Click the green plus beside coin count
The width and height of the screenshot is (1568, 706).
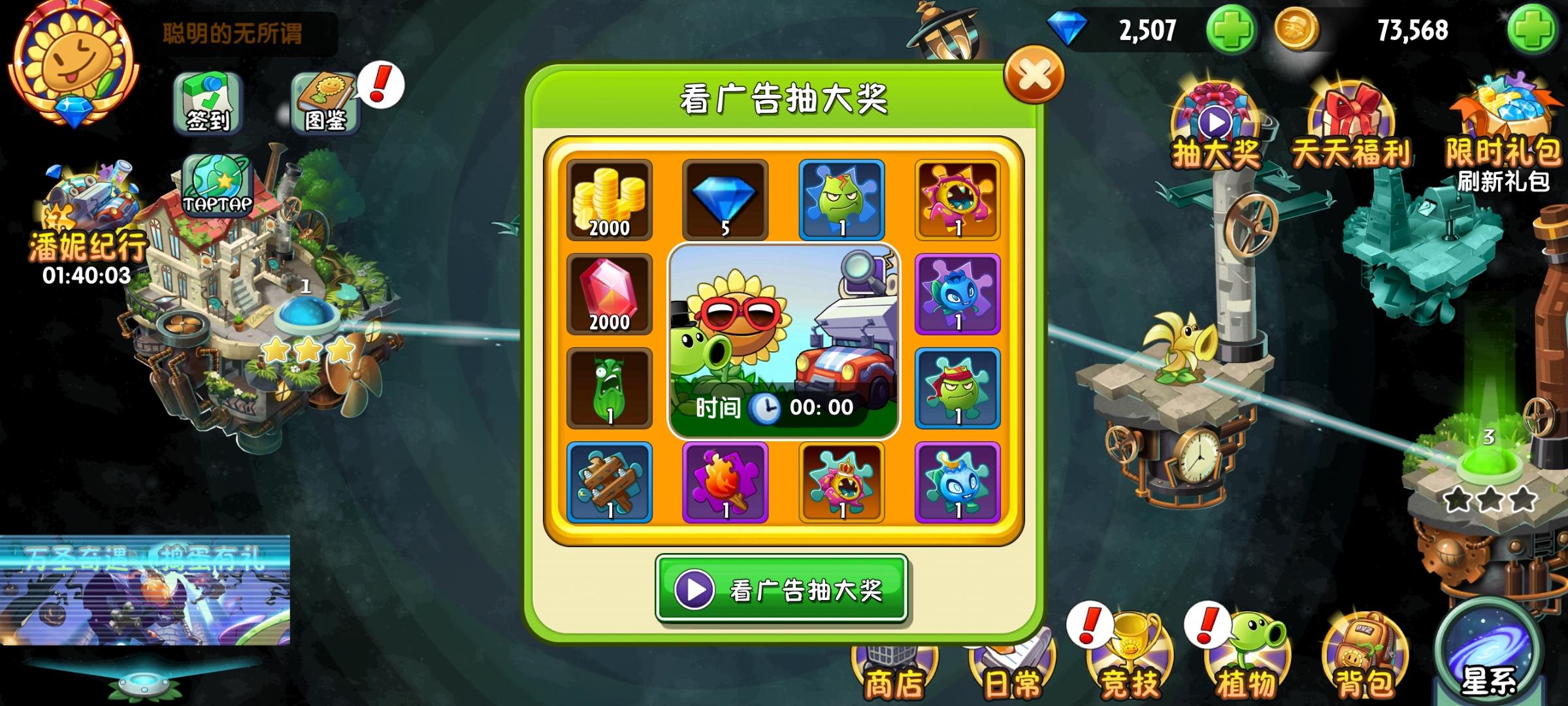(x=1538, y=28)
